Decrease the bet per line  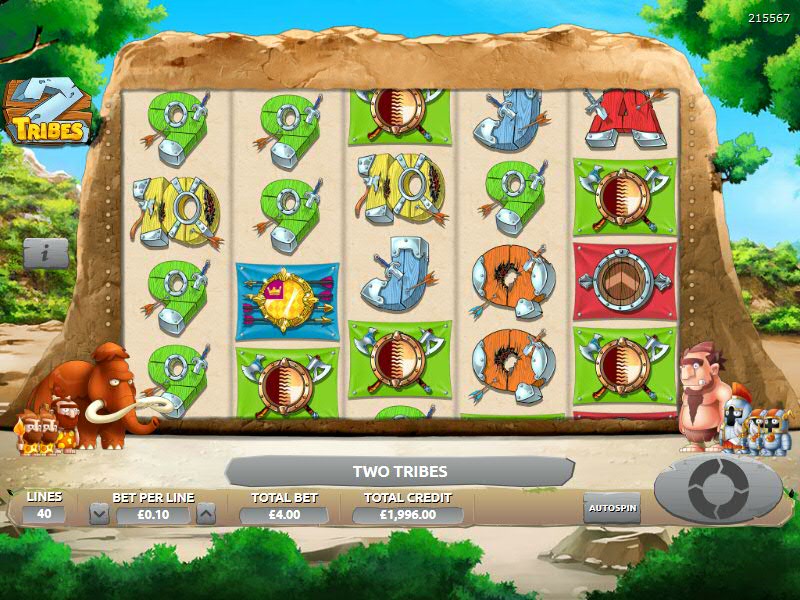click(x=99, y=514)
